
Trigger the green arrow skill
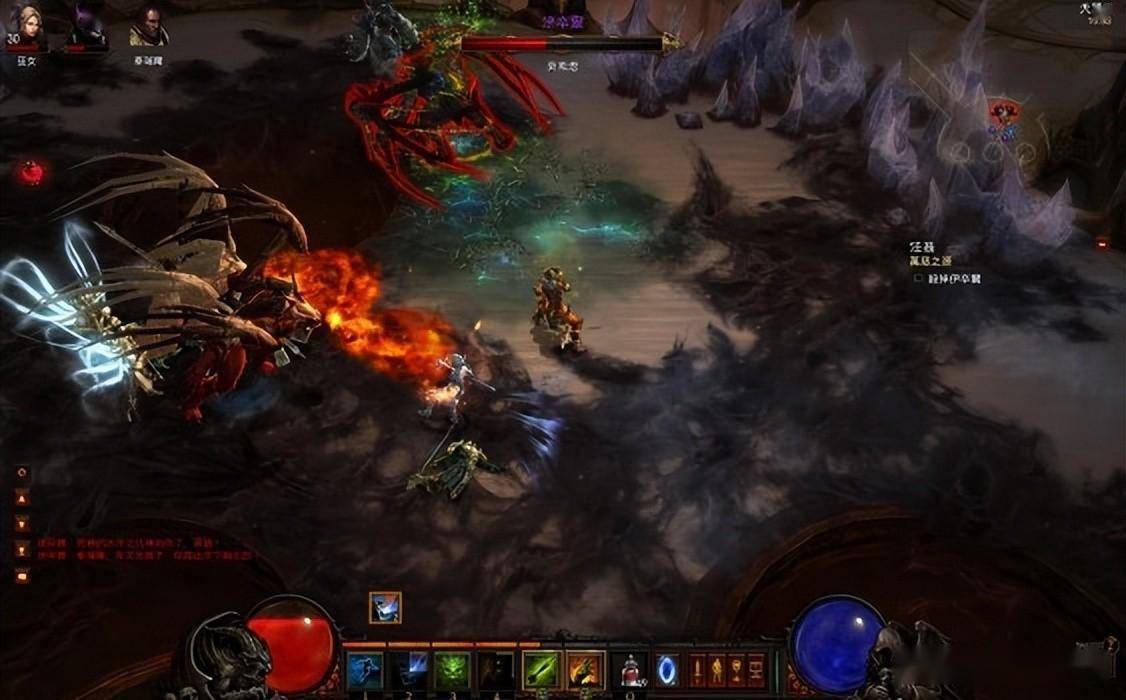click(x=541, y=669)
